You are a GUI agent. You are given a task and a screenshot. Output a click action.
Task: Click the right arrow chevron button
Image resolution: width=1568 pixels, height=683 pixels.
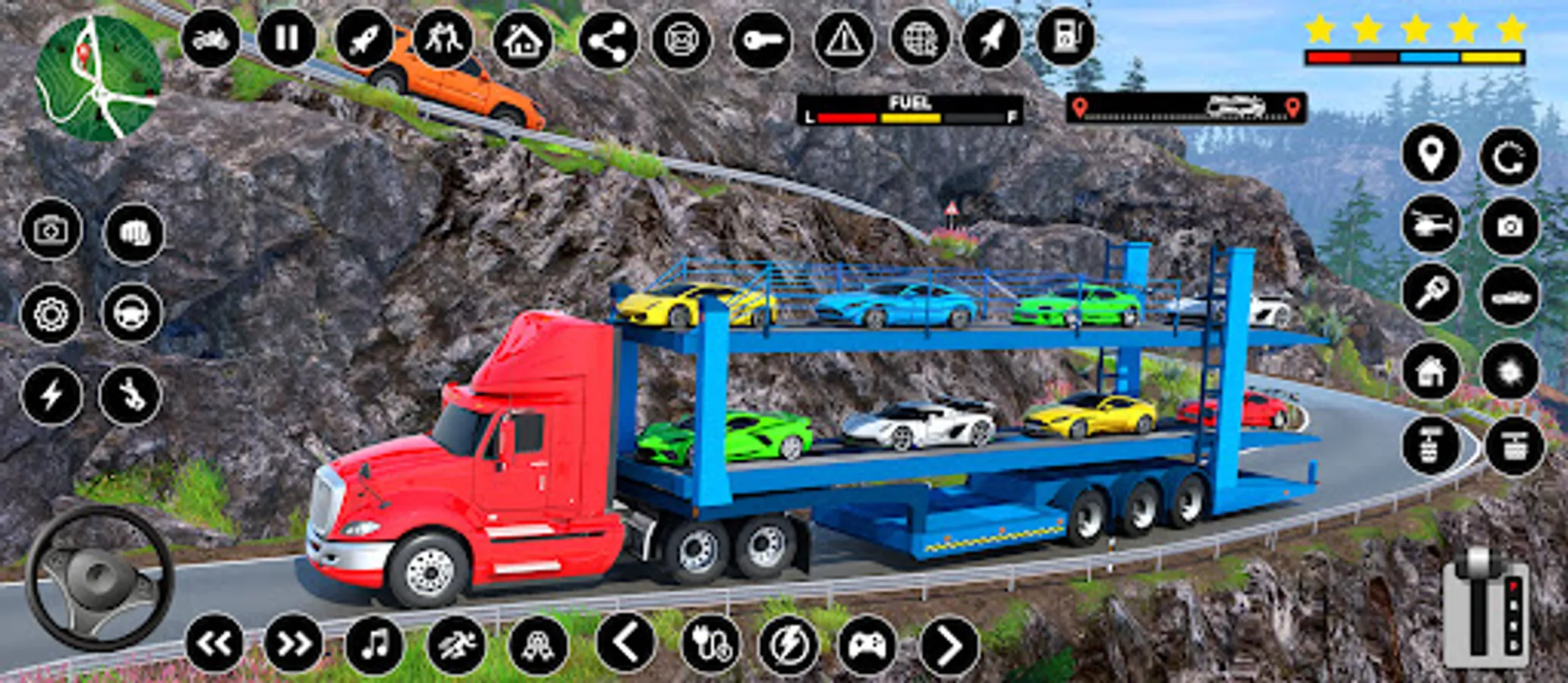(949, 646)
